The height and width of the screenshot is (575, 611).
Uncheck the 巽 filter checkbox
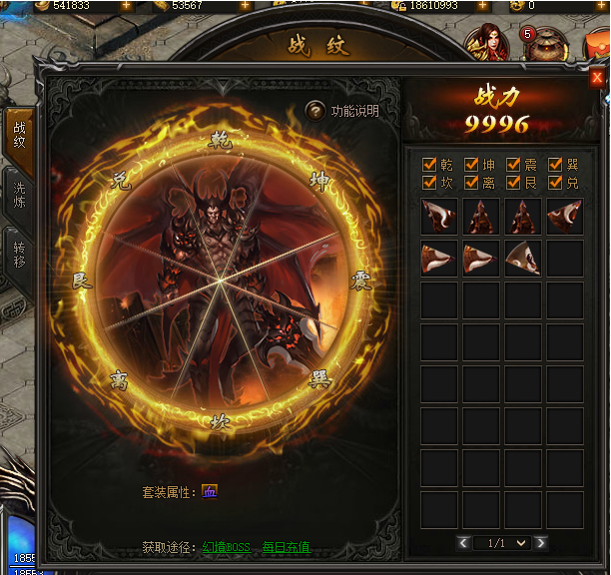[556, 164]
